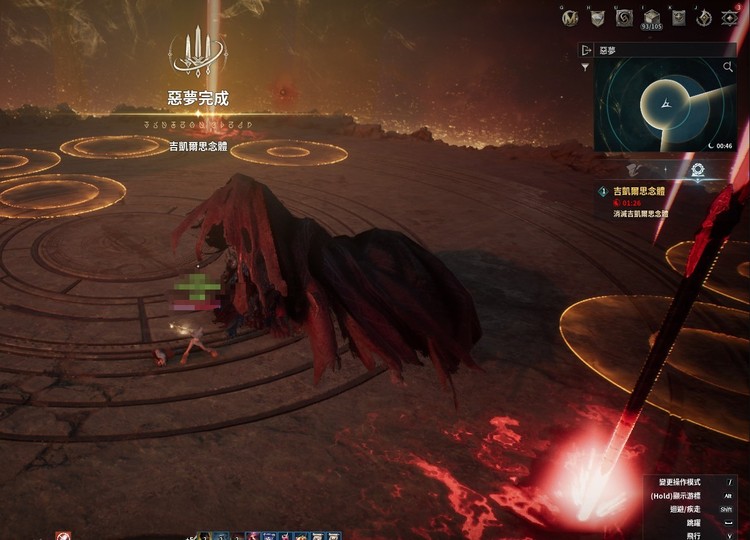Image resolution: width=750 pixels, height=540 pixels.
Task: Select the 吉凱爾思念體 objective entry
Action: pos(640,191)
